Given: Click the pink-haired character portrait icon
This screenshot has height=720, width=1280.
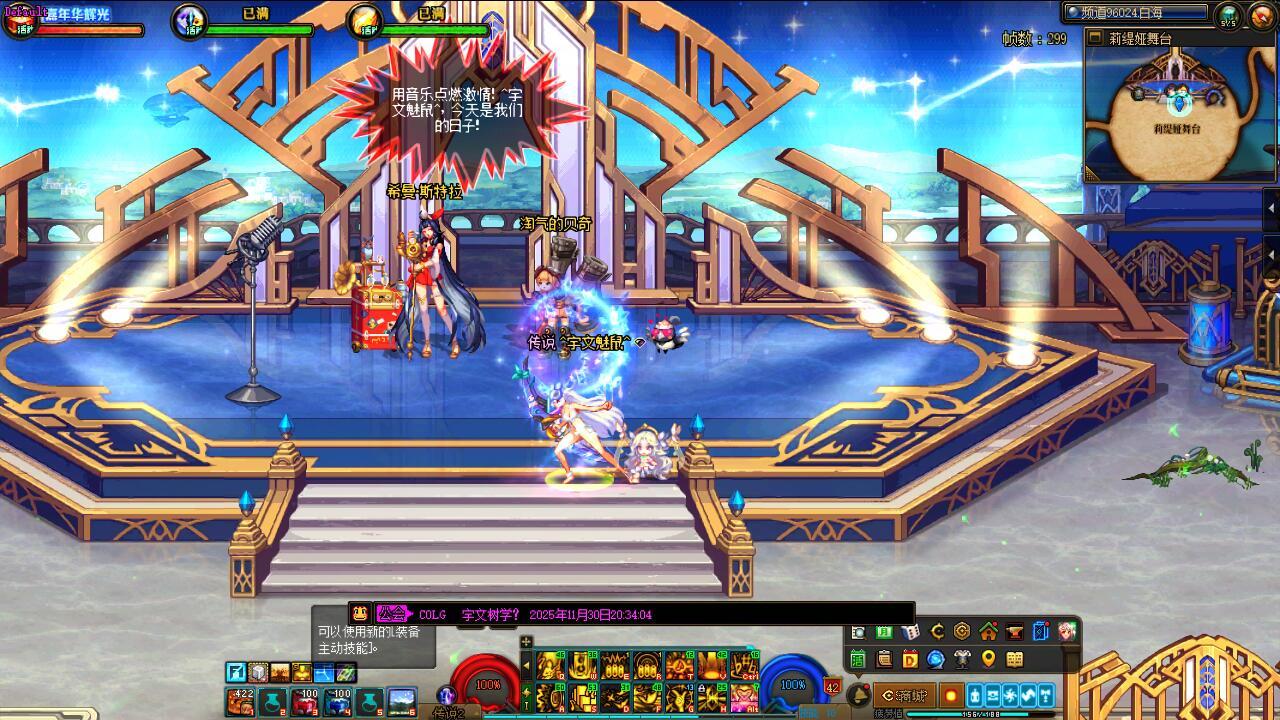Looking at the screenshot, I should [x=1067, y=632].
